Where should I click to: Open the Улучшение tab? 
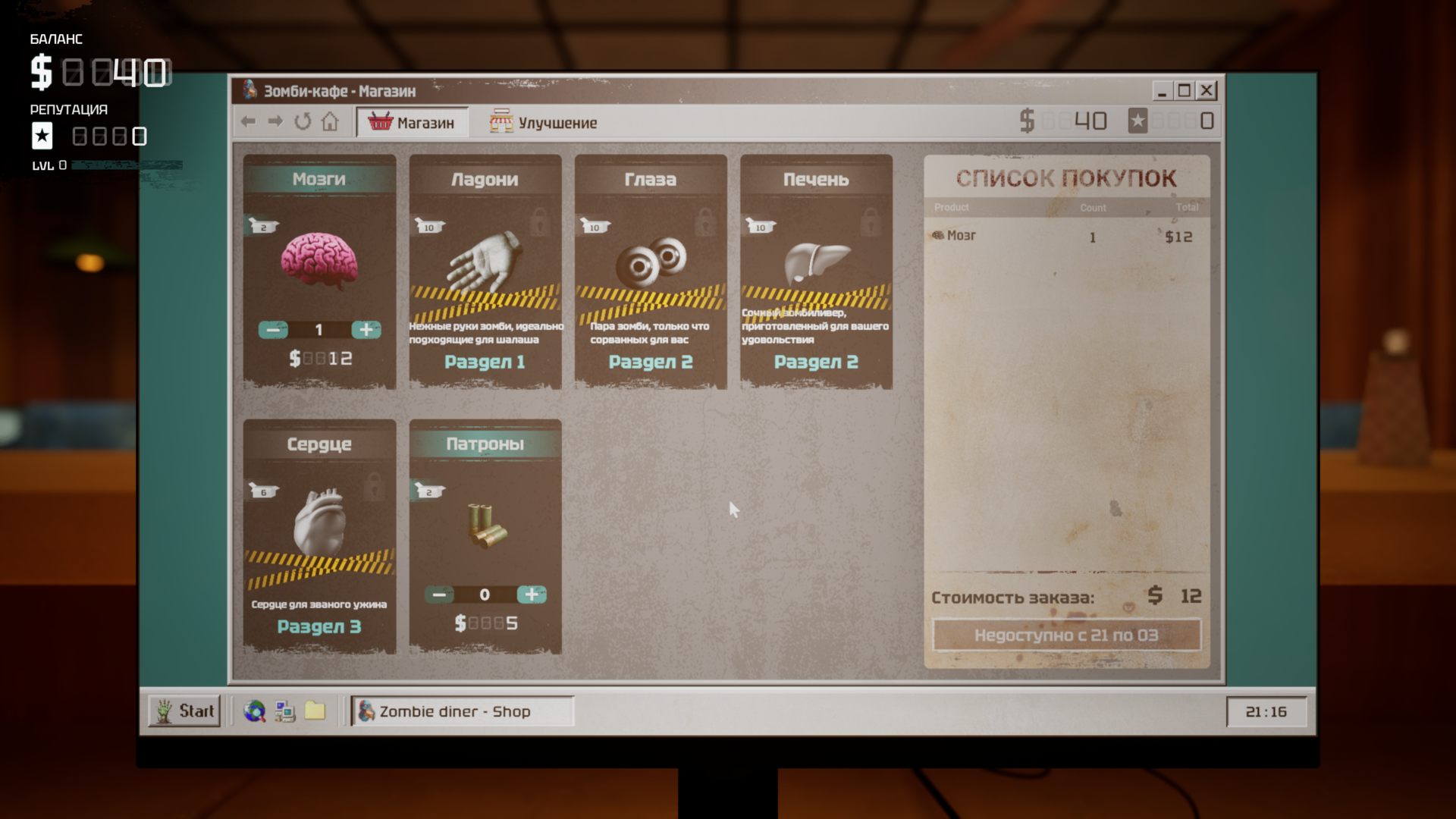point(543,122)
